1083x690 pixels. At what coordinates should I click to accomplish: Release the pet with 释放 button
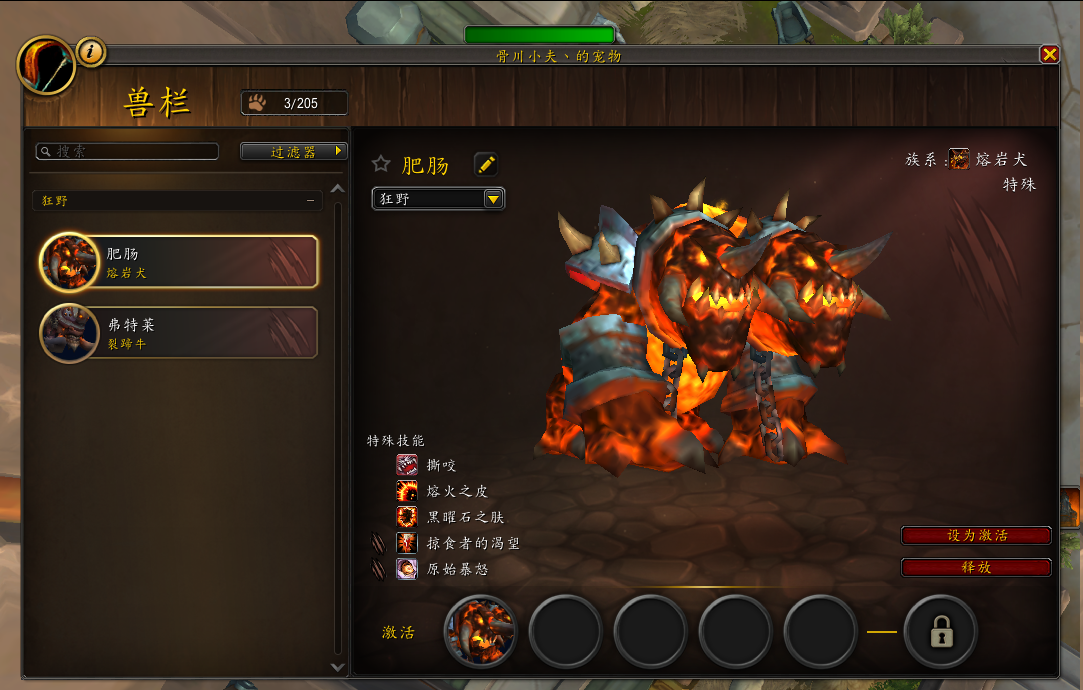tap(976, 567)
